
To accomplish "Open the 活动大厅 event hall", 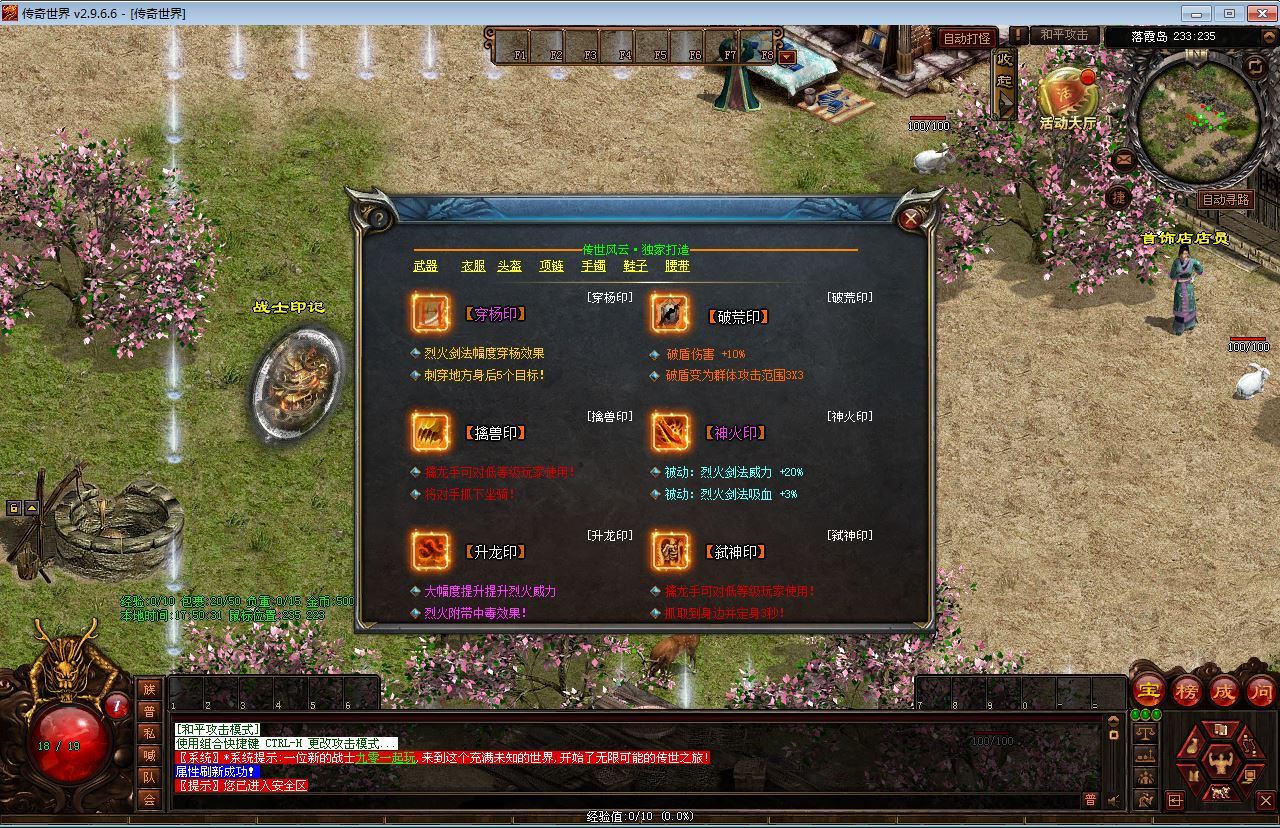I will click(1067, 100).
